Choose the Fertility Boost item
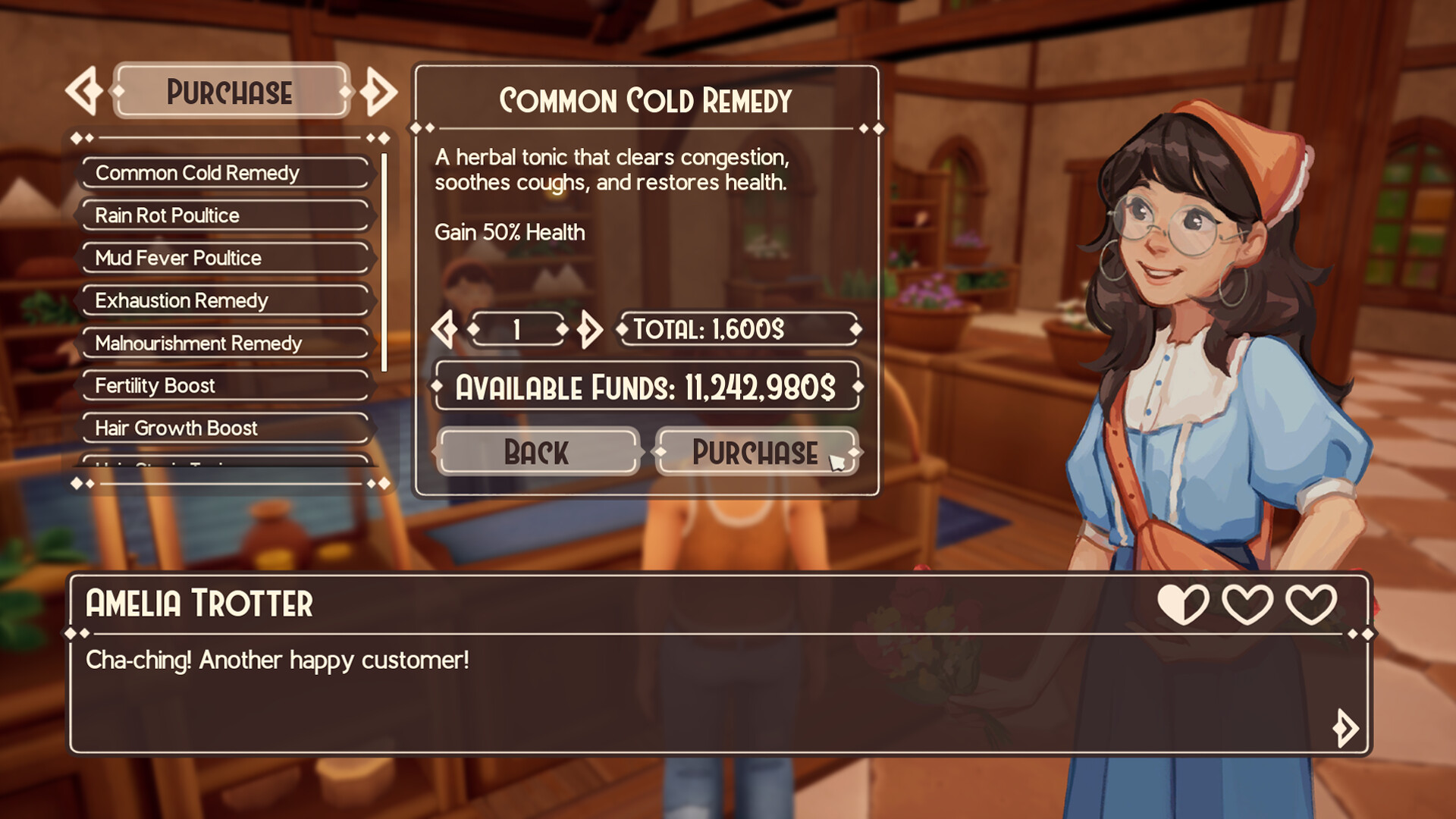The height and width of the screenshot is (819, 1456). pyautogui.click(x=224, y=386)
